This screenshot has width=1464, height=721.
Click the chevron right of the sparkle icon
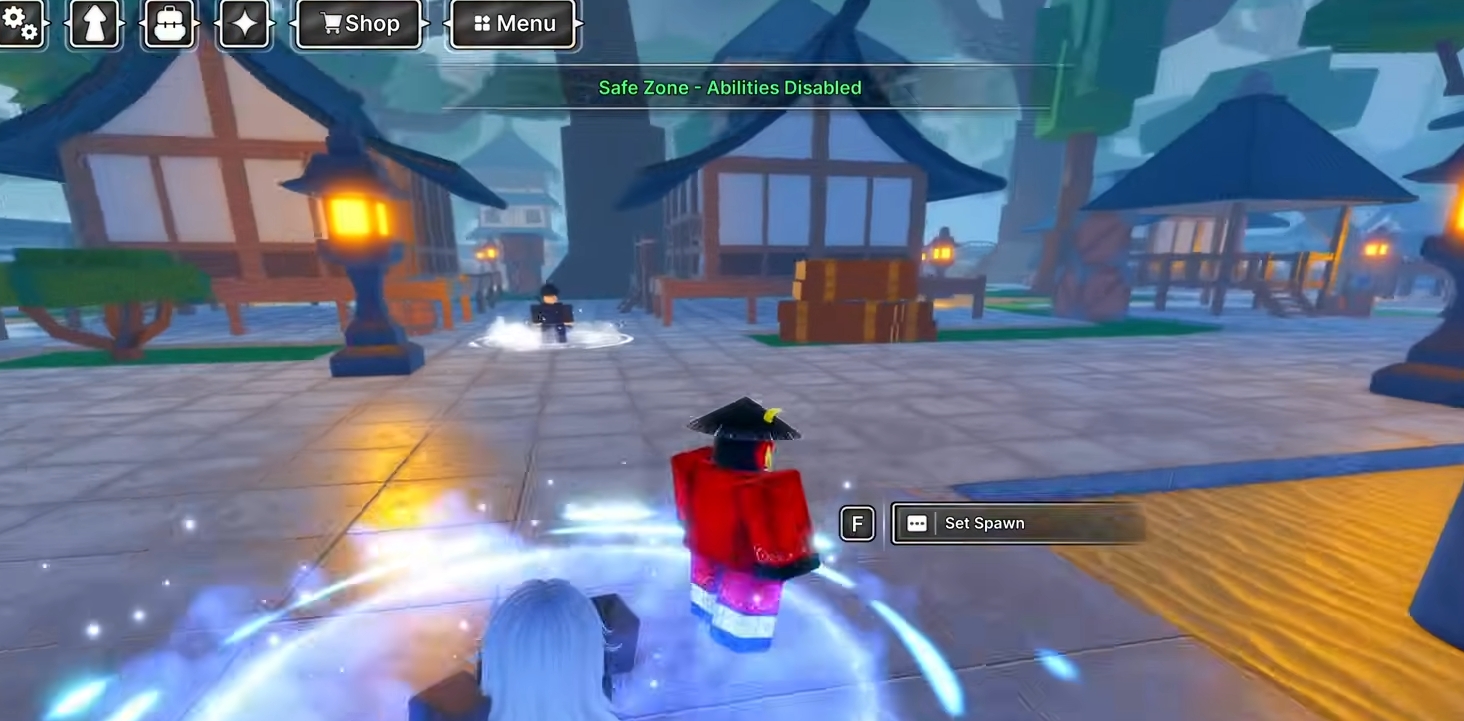271,22
